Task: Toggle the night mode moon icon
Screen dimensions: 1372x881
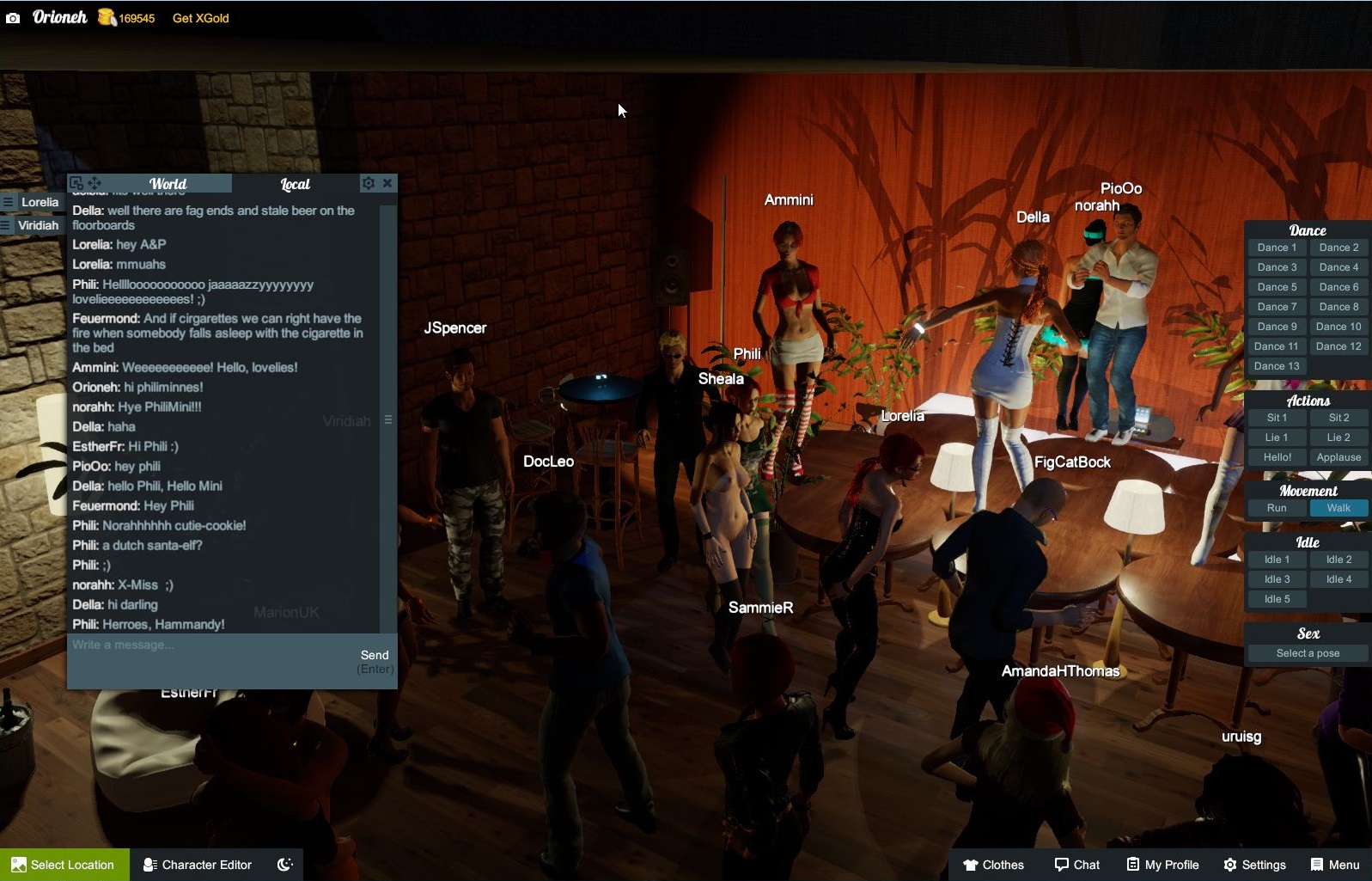Action: 285,865
